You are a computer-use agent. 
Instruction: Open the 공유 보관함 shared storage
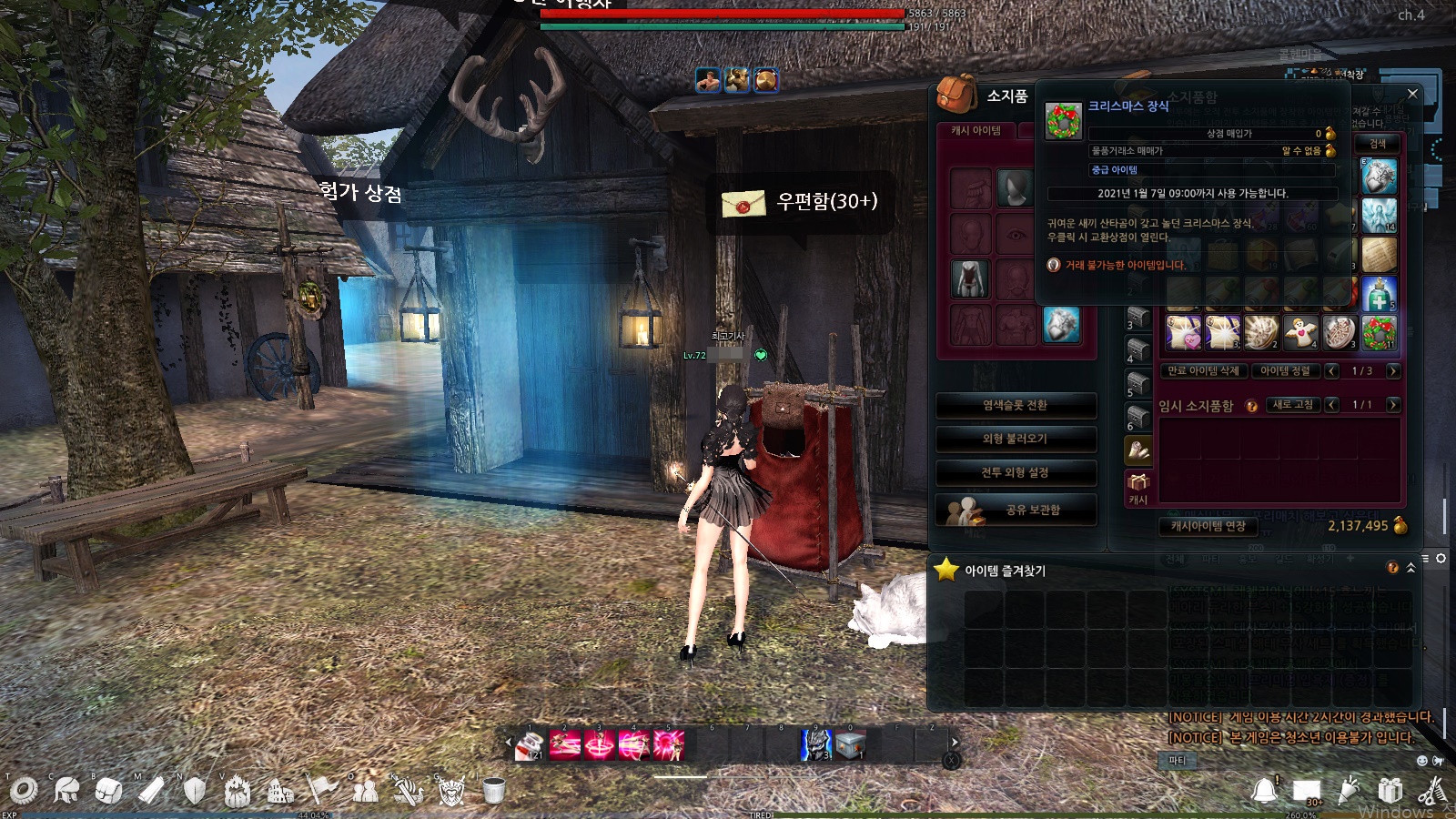[x=1016, y=510]
